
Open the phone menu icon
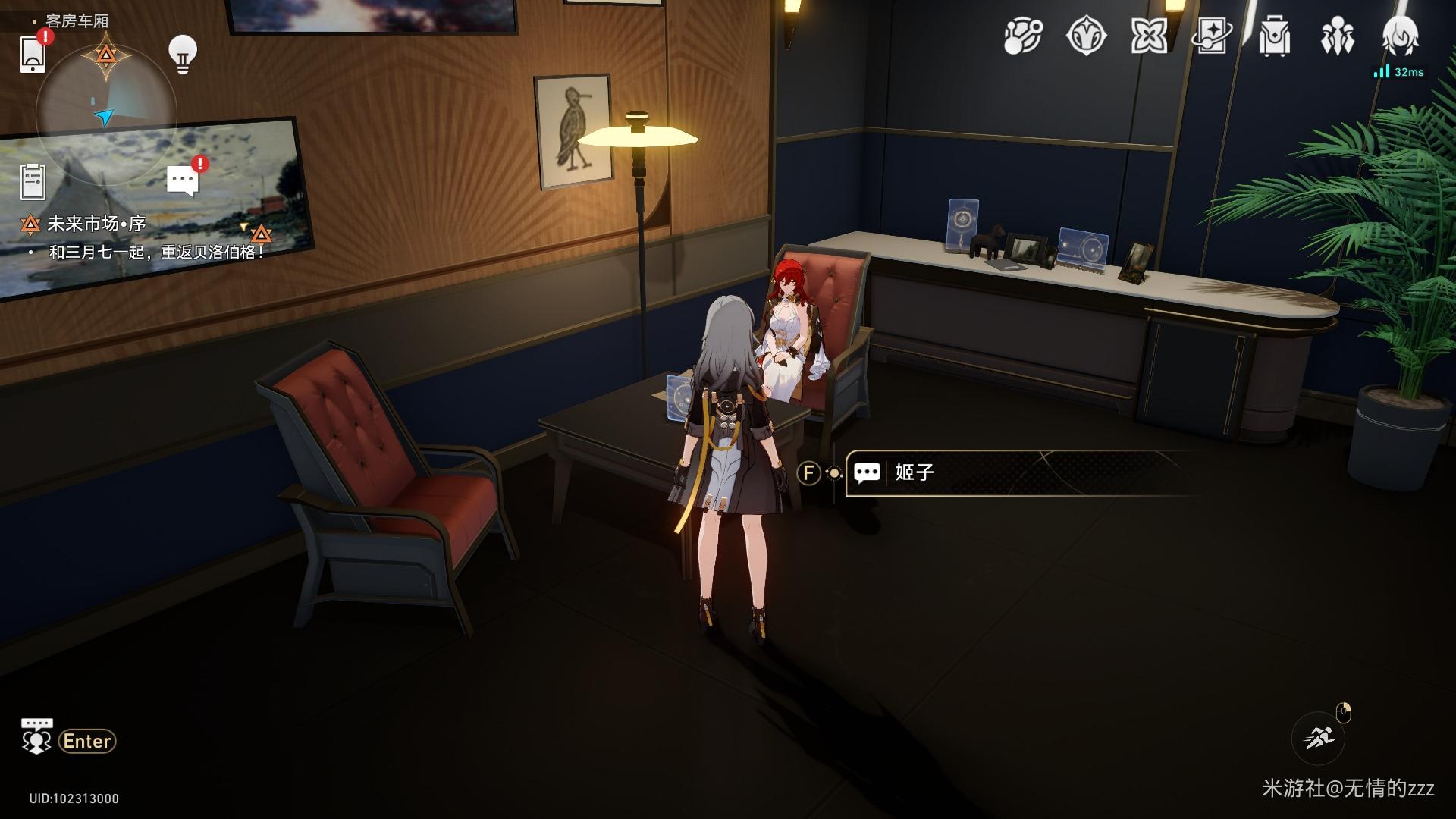tap(33, 54)
